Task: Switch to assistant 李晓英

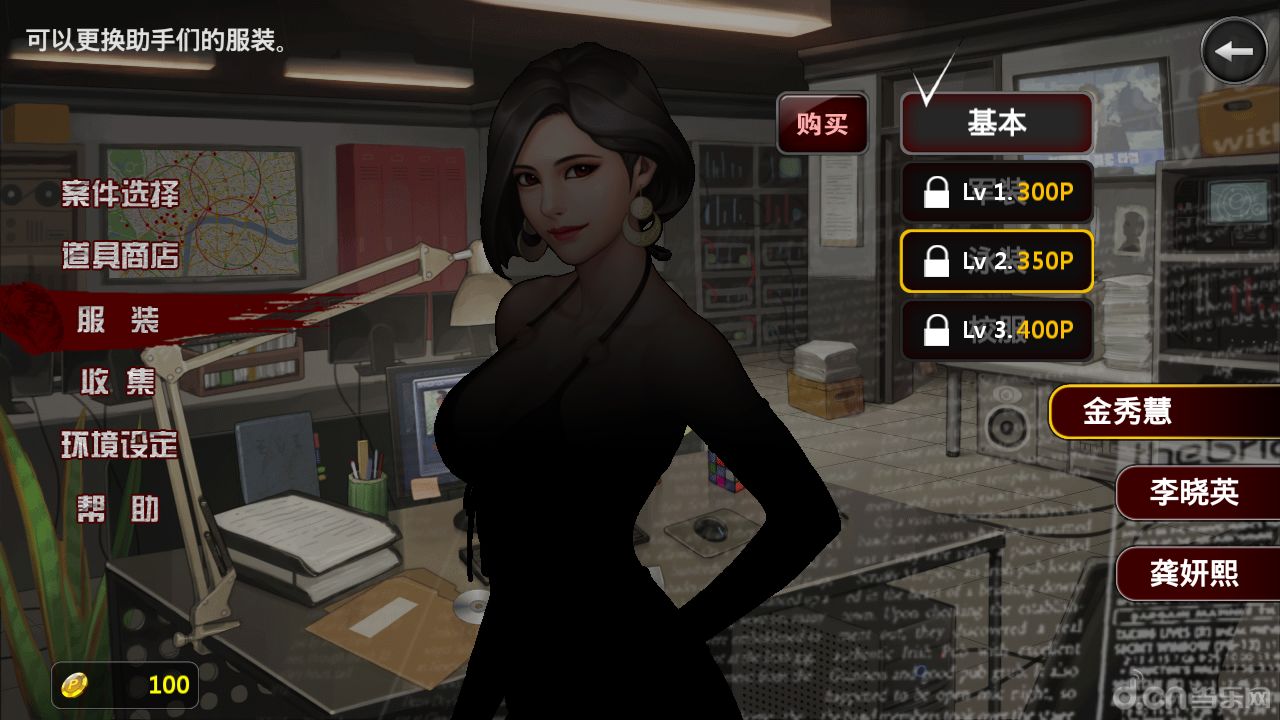Action: coord(1195,492)
